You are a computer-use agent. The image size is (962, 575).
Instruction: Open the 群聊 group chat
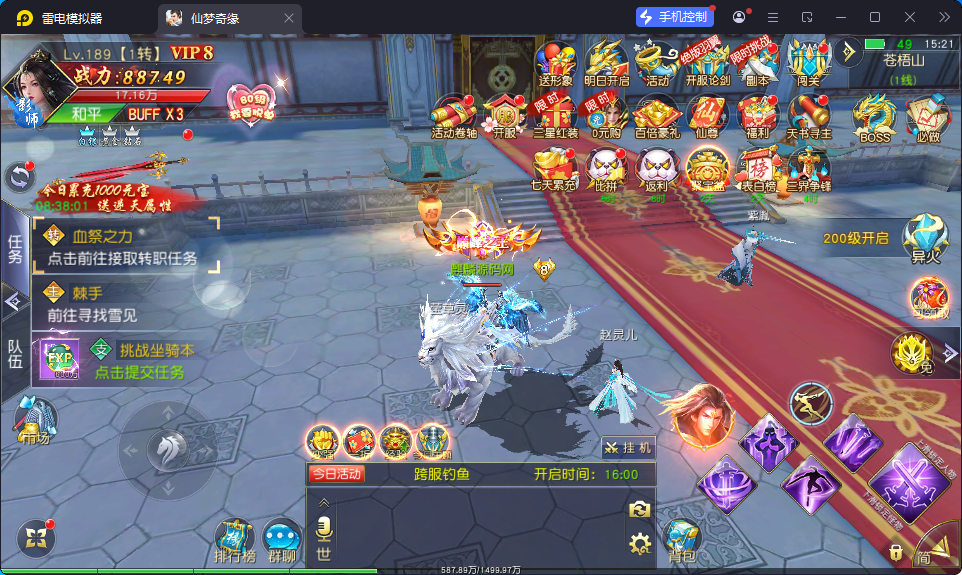pyautogui.click(x=282, y=541)
